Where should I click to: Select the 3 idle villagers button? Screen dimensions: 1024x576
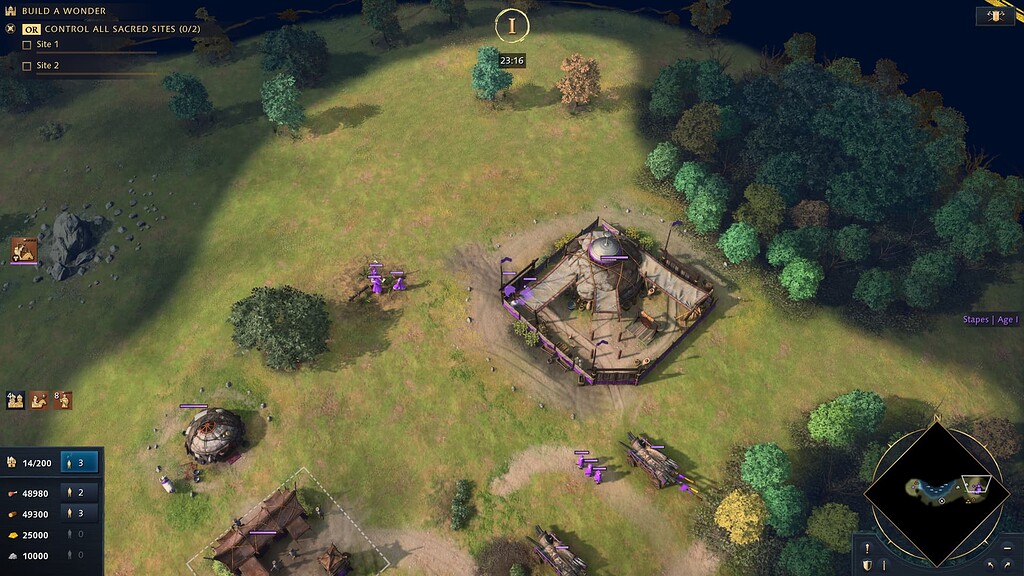pos(80,462)
